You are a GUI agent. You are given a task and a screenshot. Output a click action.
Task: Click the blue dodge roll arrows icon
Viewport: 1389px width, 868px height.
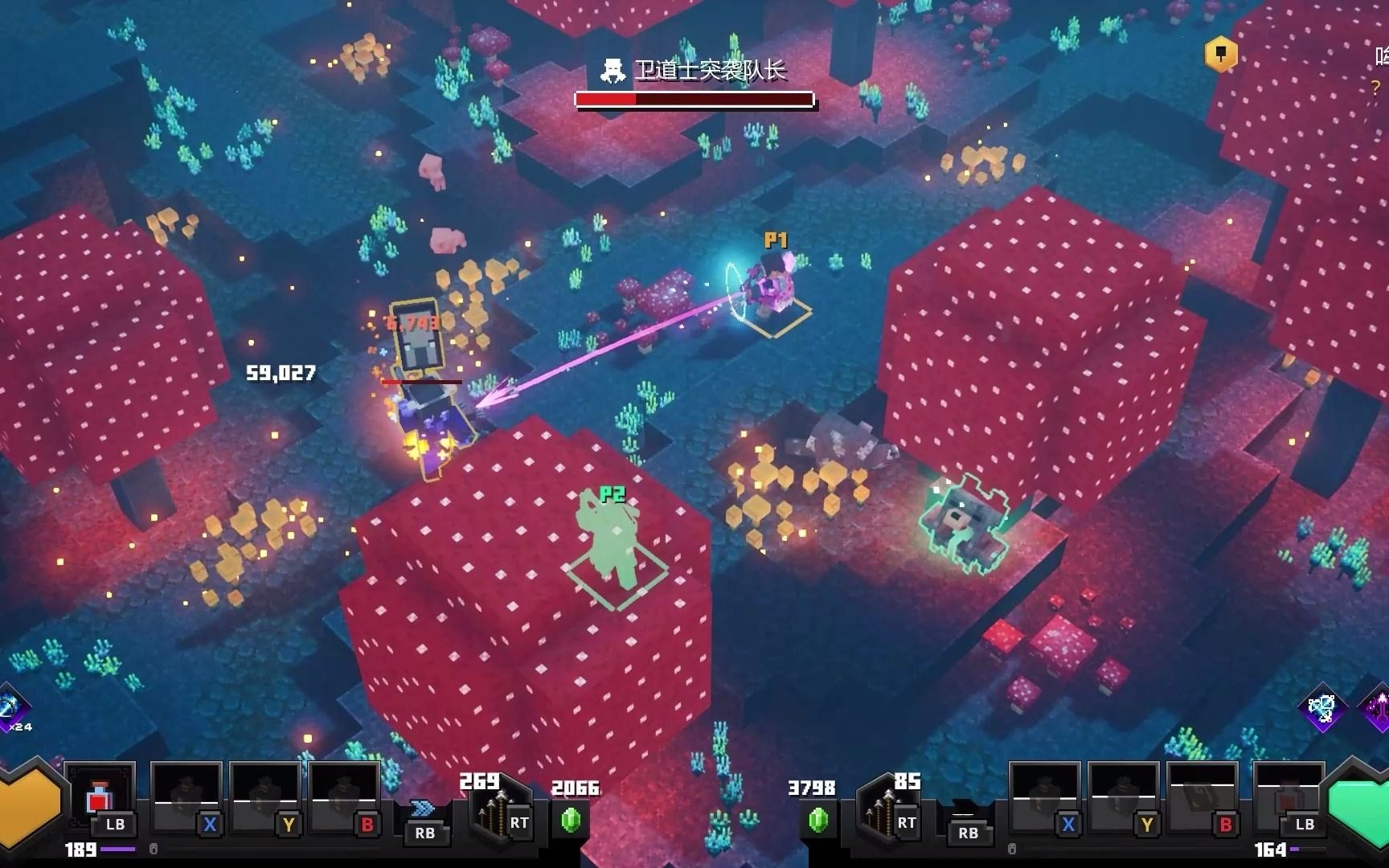coord(423,809)
